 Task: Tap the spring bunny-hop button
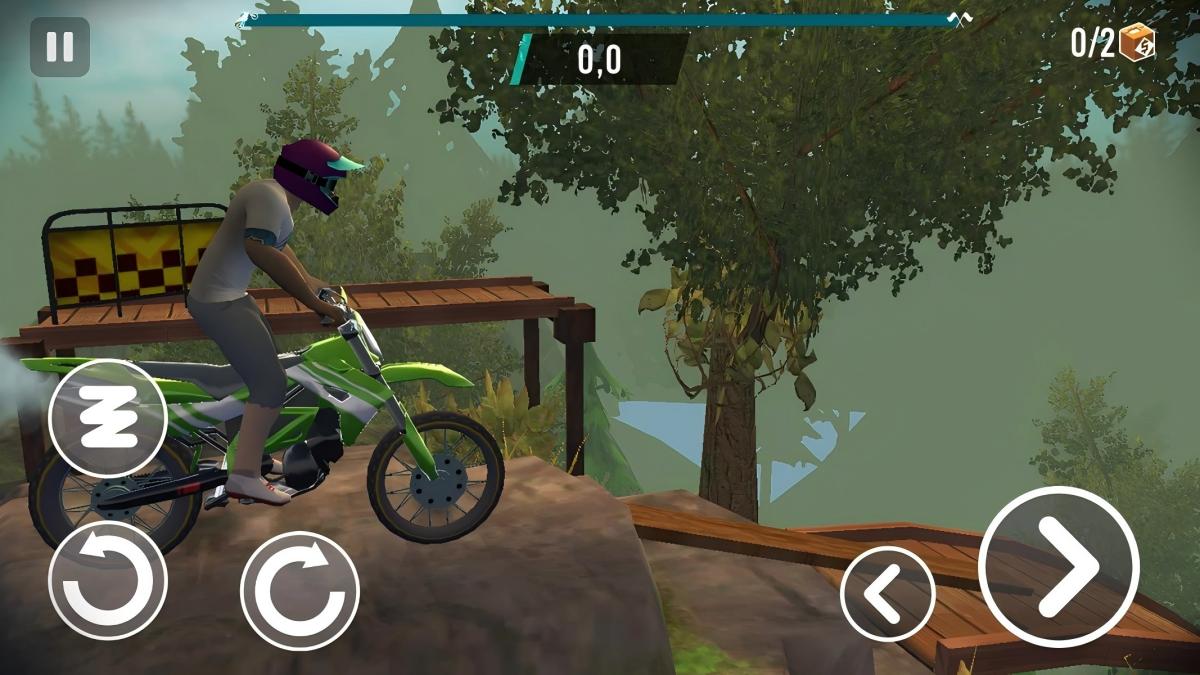click(x=107, y=418)
